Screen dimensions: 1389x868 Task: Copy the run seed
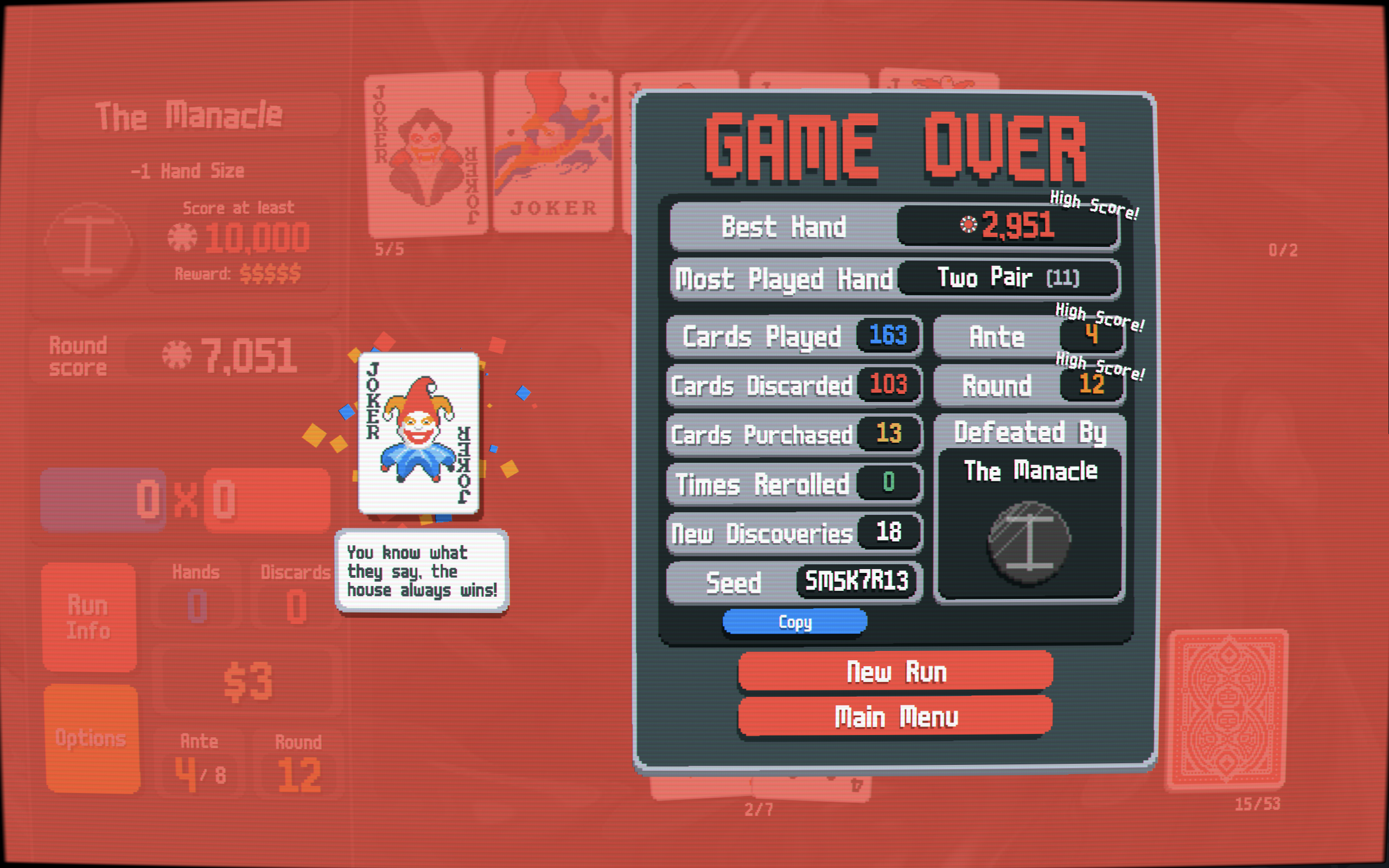coord(794,622)
